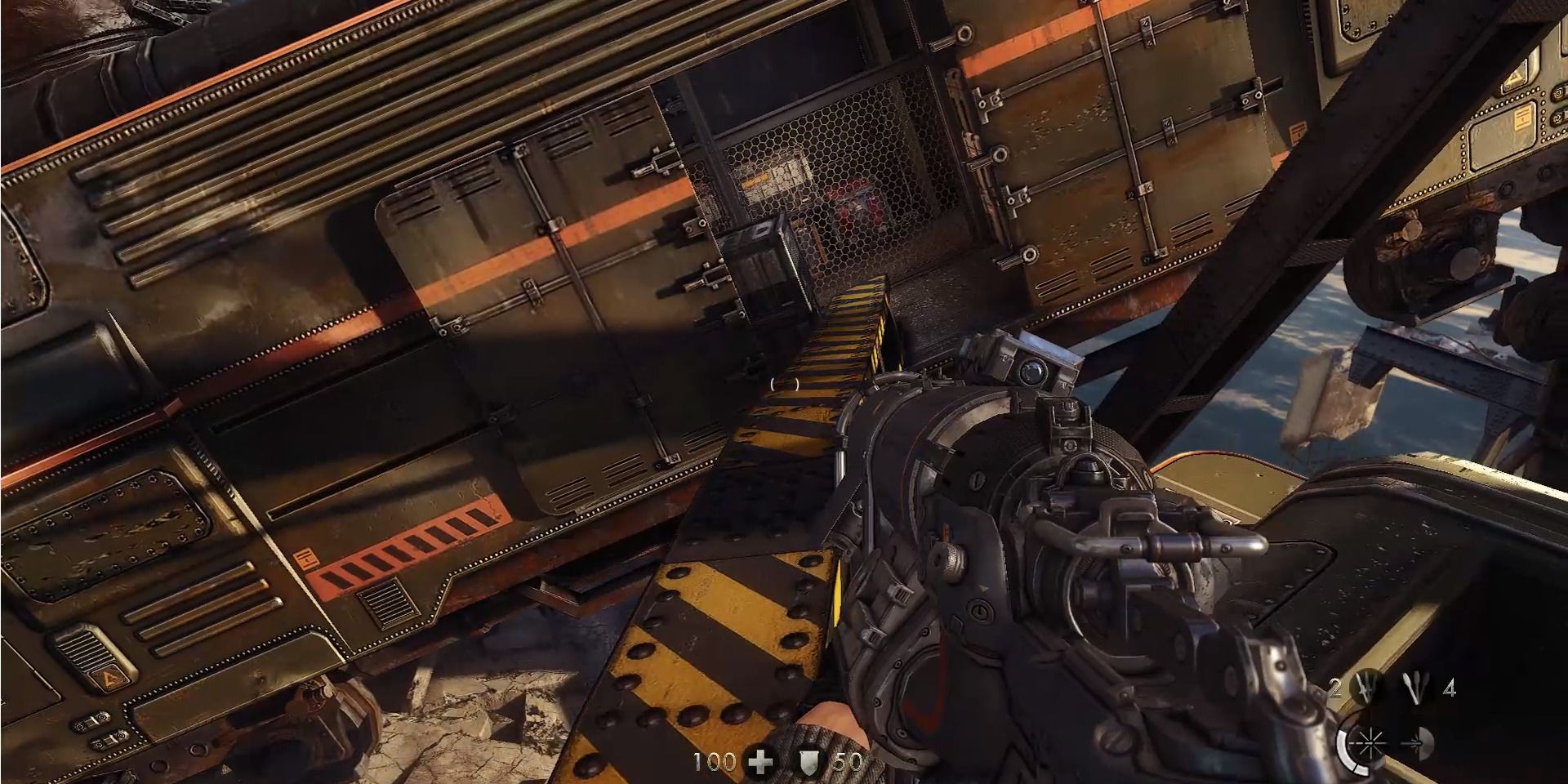Click the small orange square placard on bulkhead

305,559
